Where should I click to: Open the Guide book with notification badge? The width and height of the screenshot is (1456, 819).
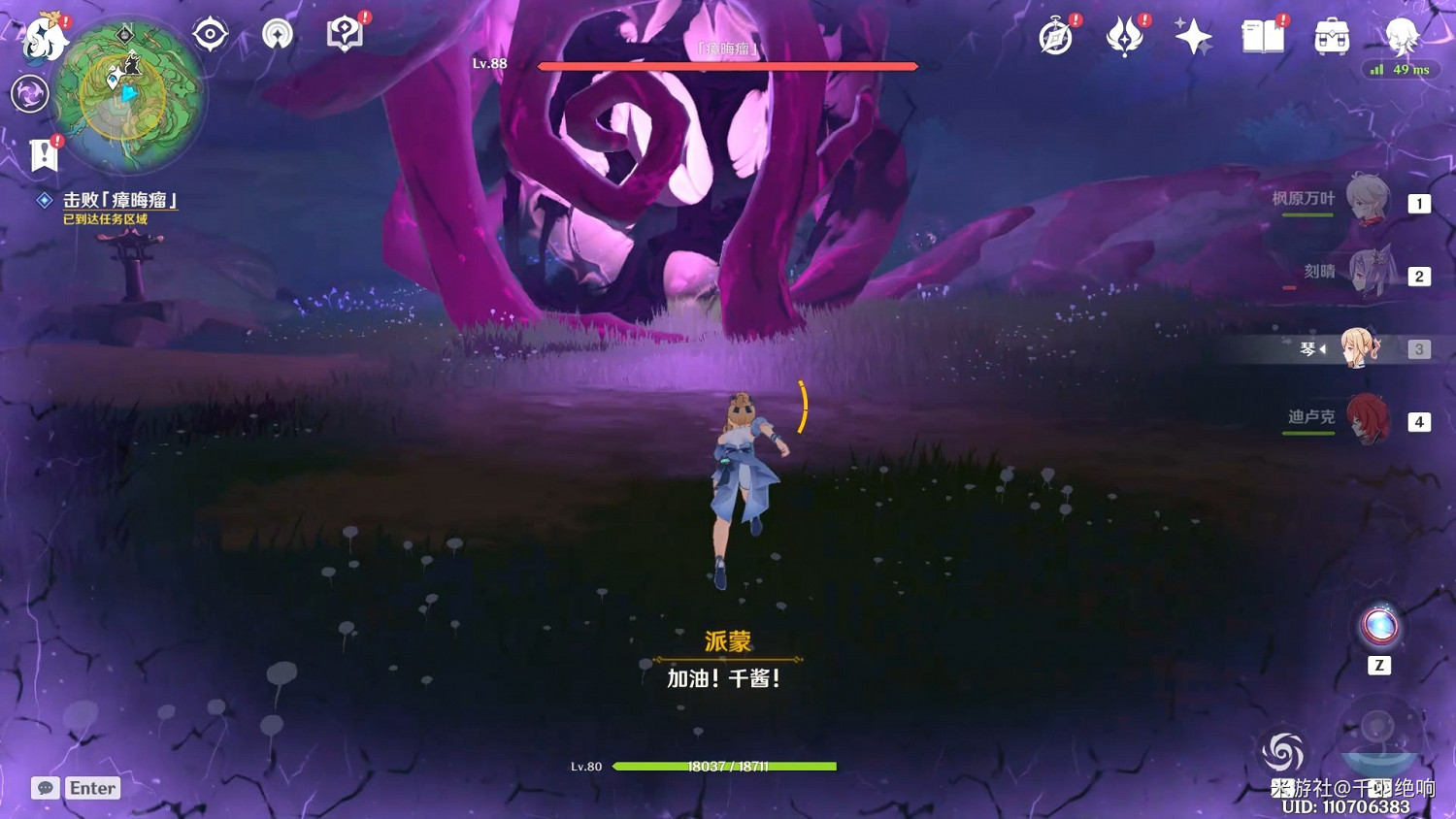click(x=345, y=32)
